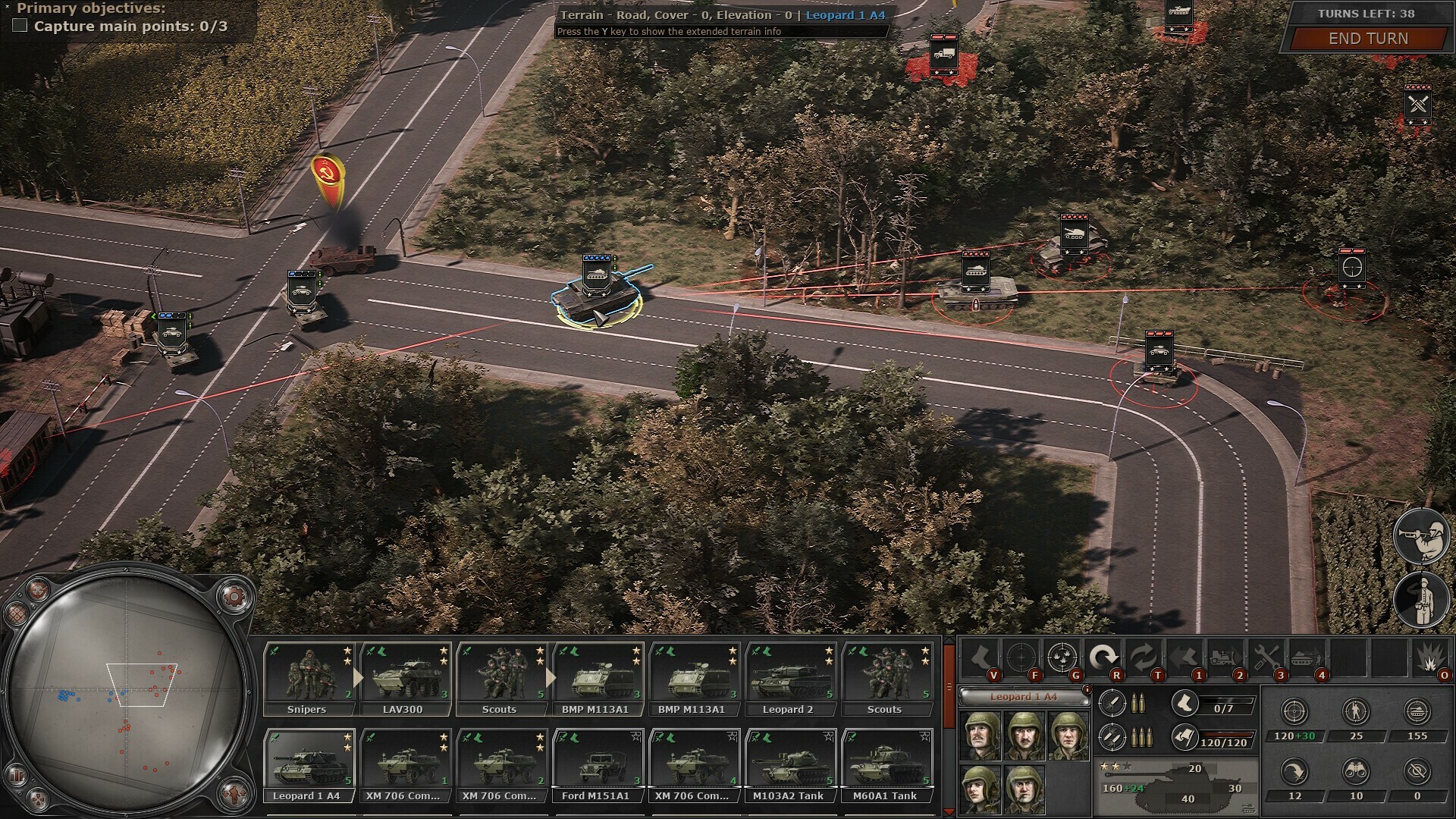Image resolution: width=1456 pixels, height=819 pixels.
Task: Activate the rotate unit command (R)
Action: tap(1106, 655)
